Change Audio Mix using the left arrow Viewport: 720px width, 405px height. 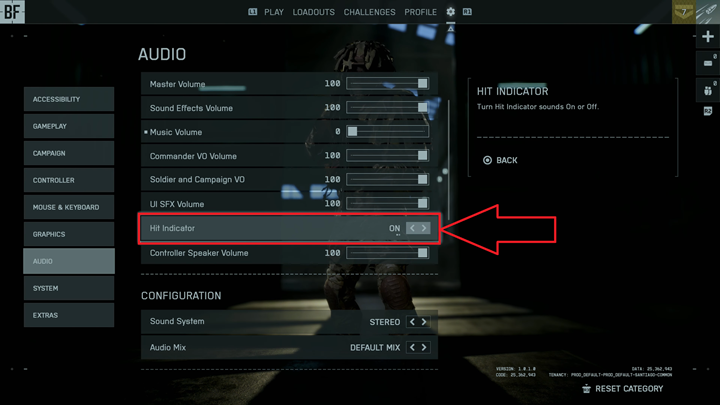[x=412, y=347]
